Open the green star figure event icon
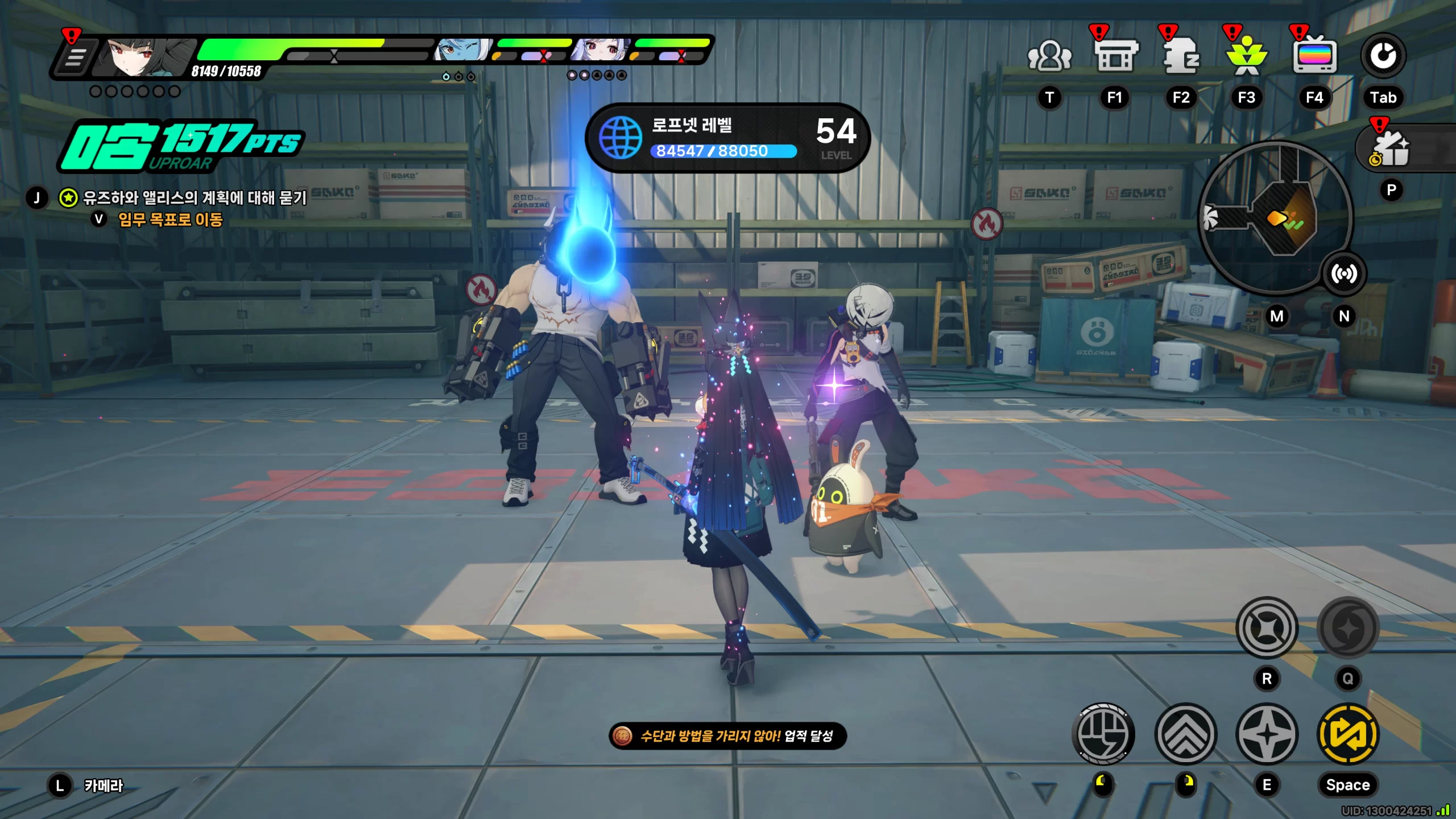Screen dimensions: 1456x819 click(1247, 57)
